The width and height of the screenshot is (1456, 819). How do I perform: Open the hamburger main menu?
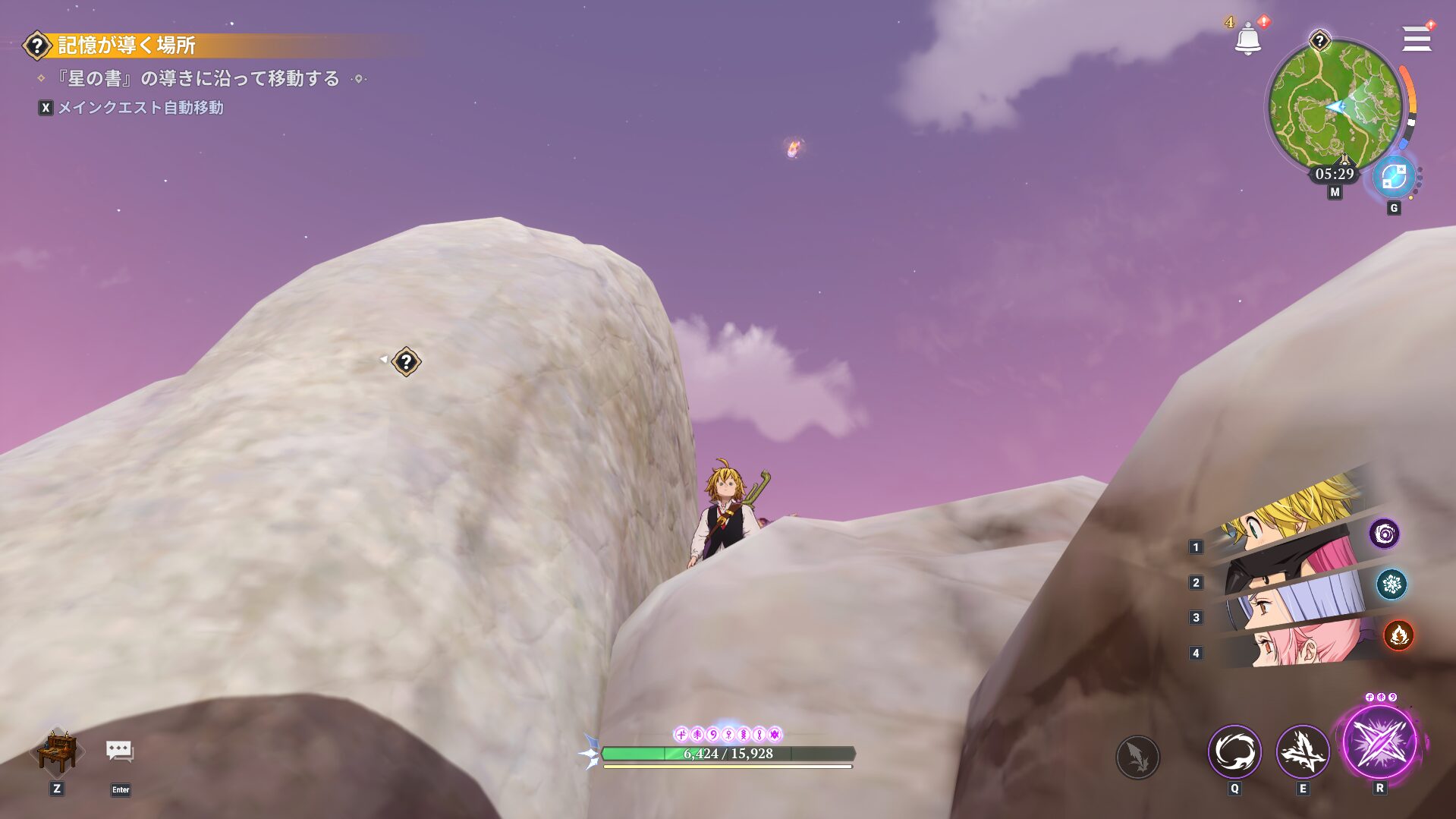[1416, 38]
